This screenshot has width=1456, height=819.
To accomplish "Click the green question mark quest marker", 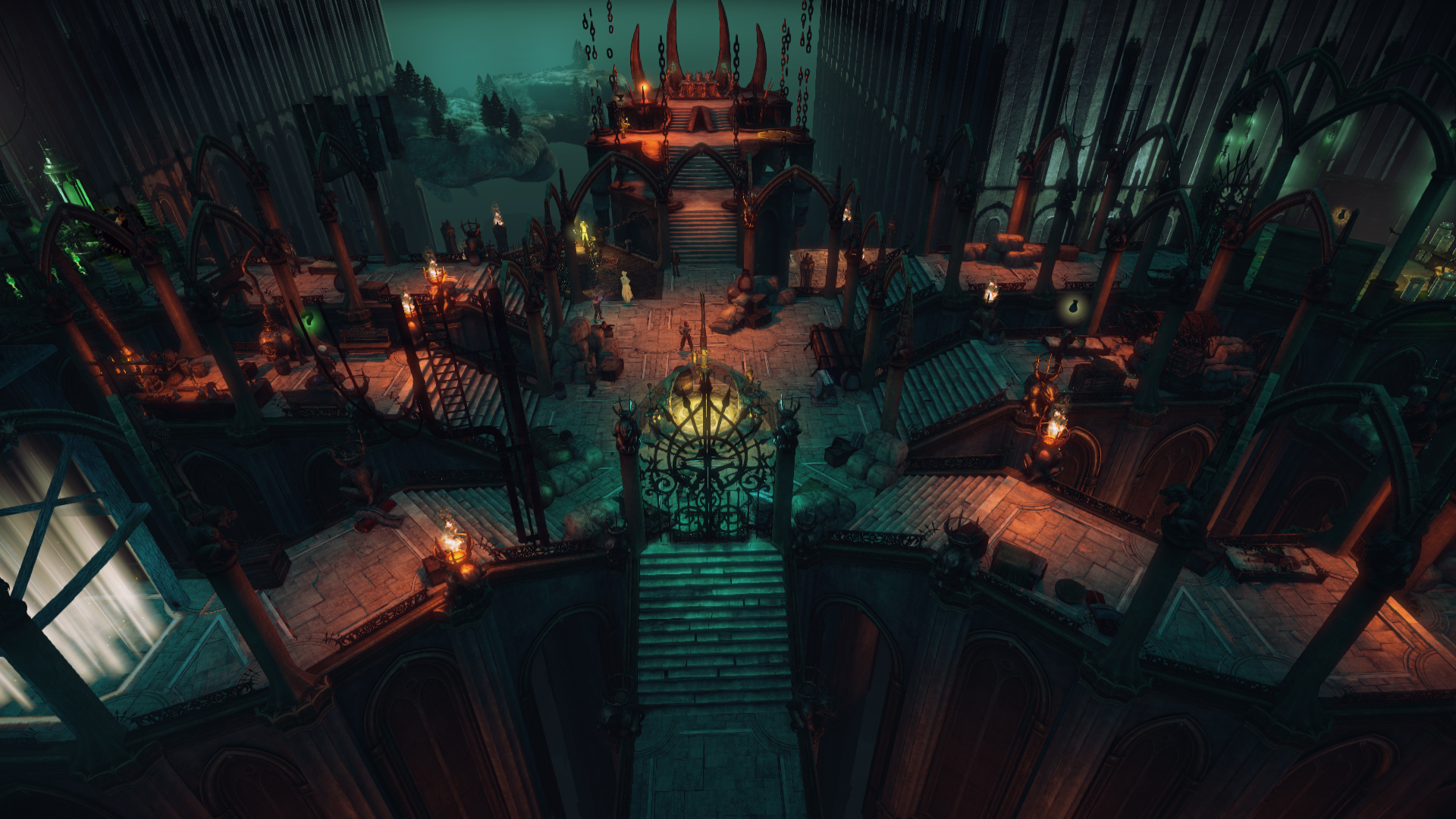I will click(x=309, y=320).
